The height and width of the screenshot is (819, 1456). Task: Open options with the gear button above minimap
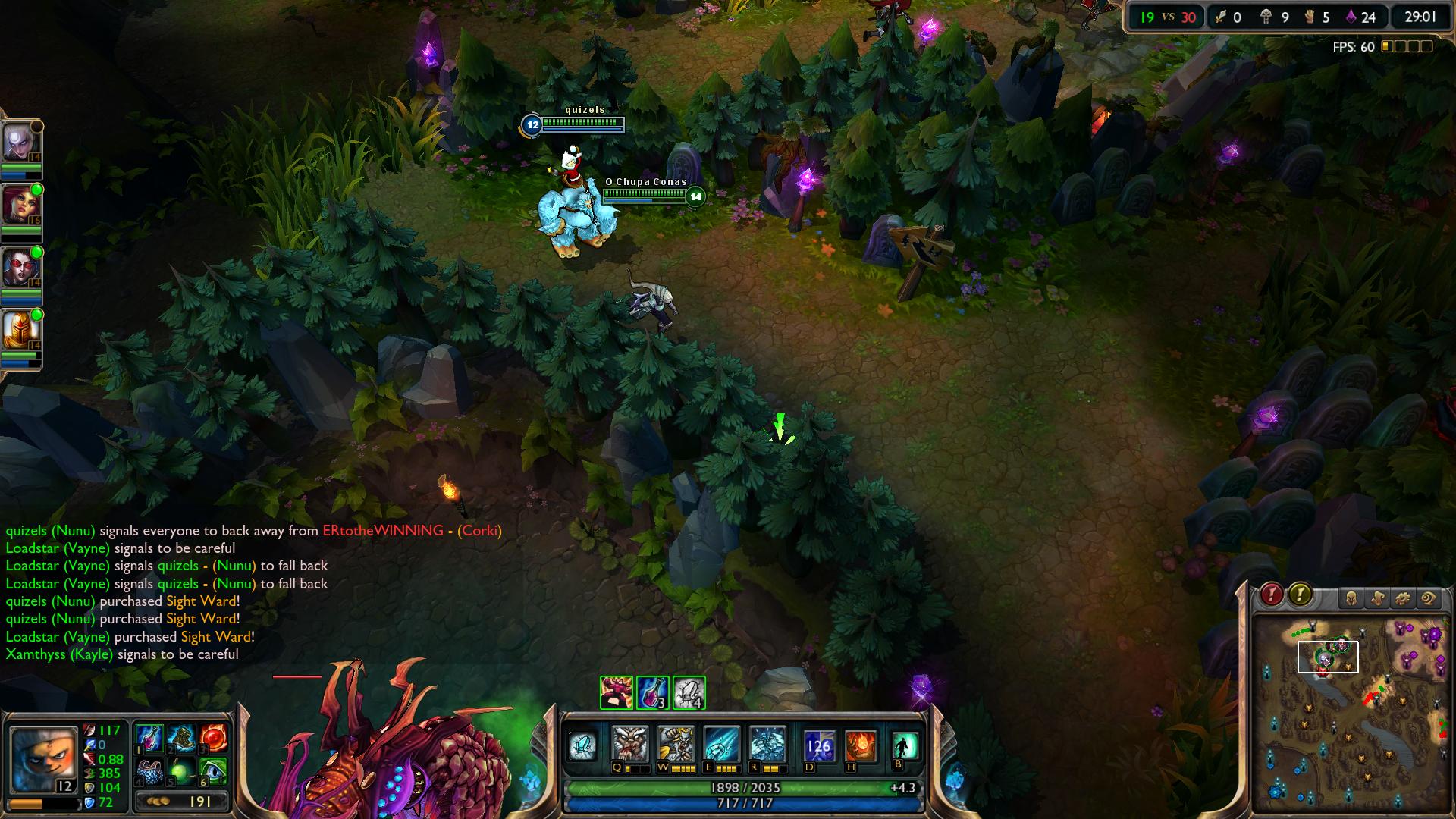[x=1403, y=599]
